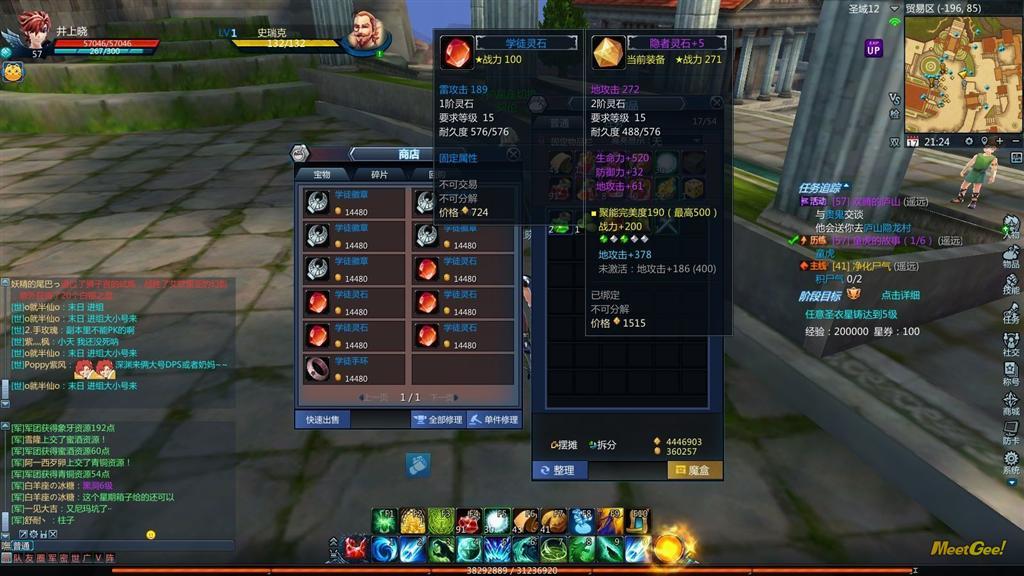Close the fixed attributes tooltip panel

click(513, 154)
